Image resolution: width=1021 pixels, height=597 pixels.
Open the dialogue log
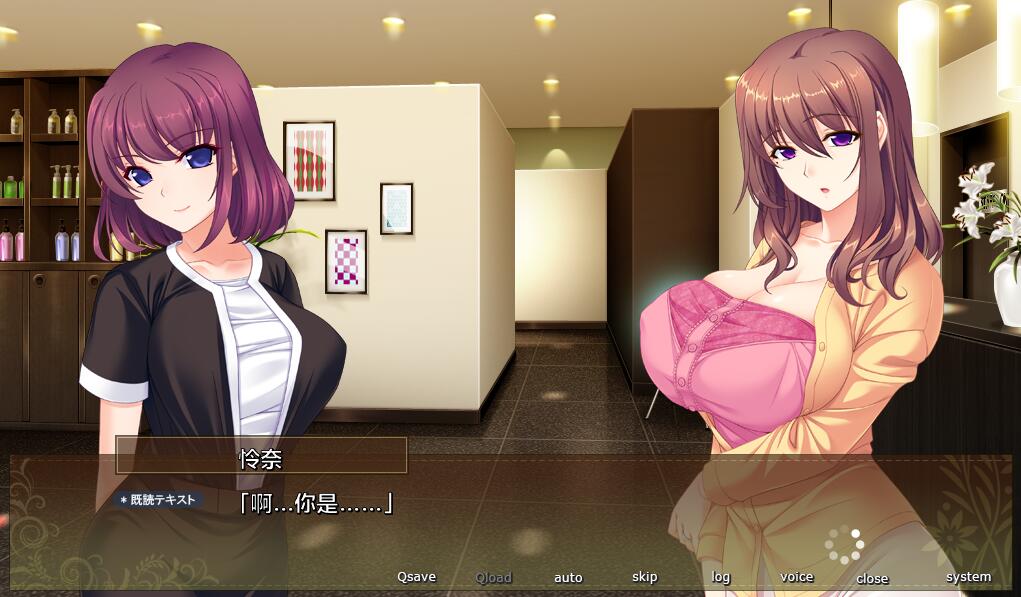pos(721,577)
